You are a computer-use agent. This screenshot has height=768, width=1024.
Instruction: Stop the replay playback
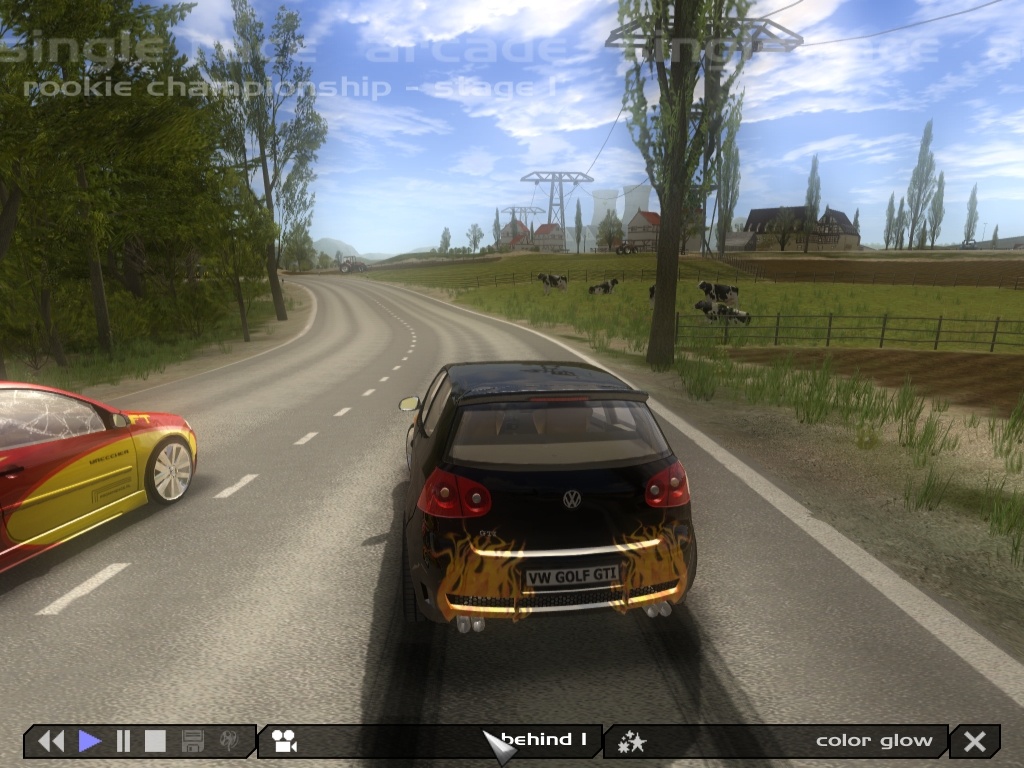coord(155,741)
